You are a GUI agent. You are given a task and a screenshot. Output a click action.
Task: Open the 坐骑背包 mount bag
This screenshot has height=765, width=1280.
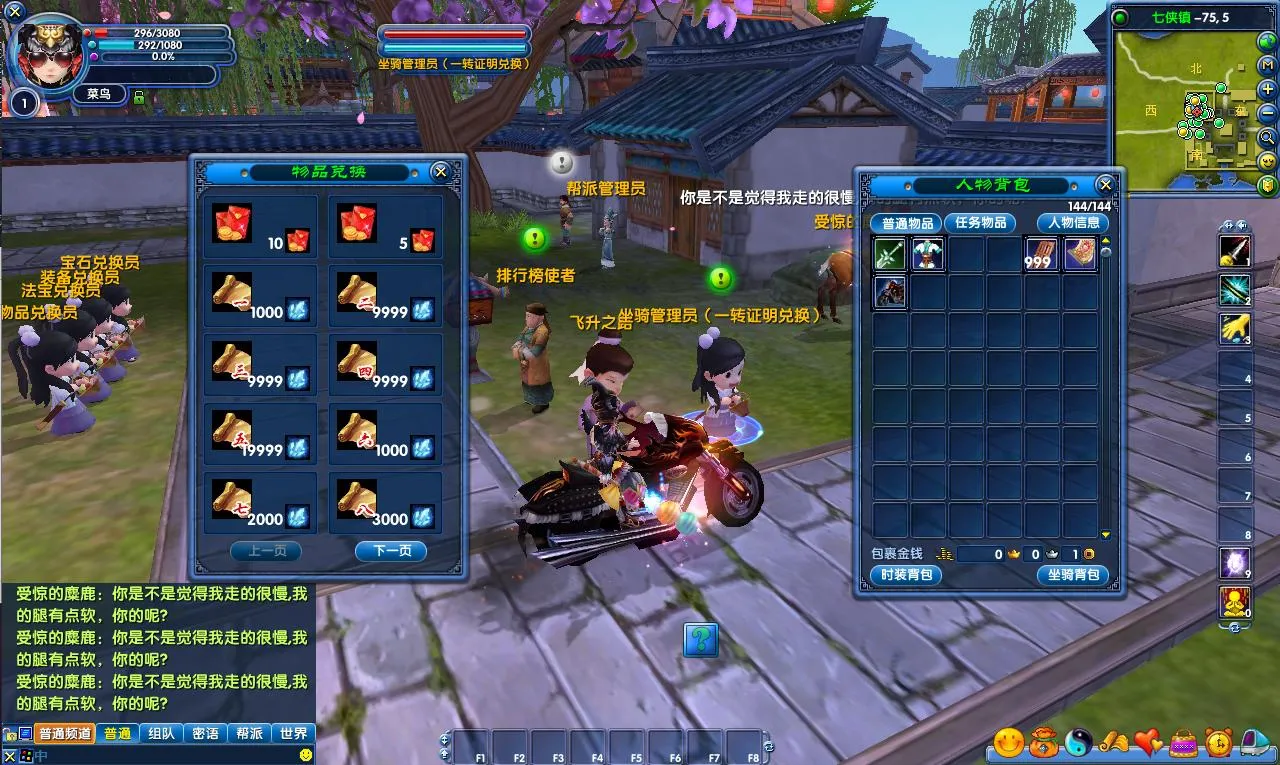click(1073, 575)
